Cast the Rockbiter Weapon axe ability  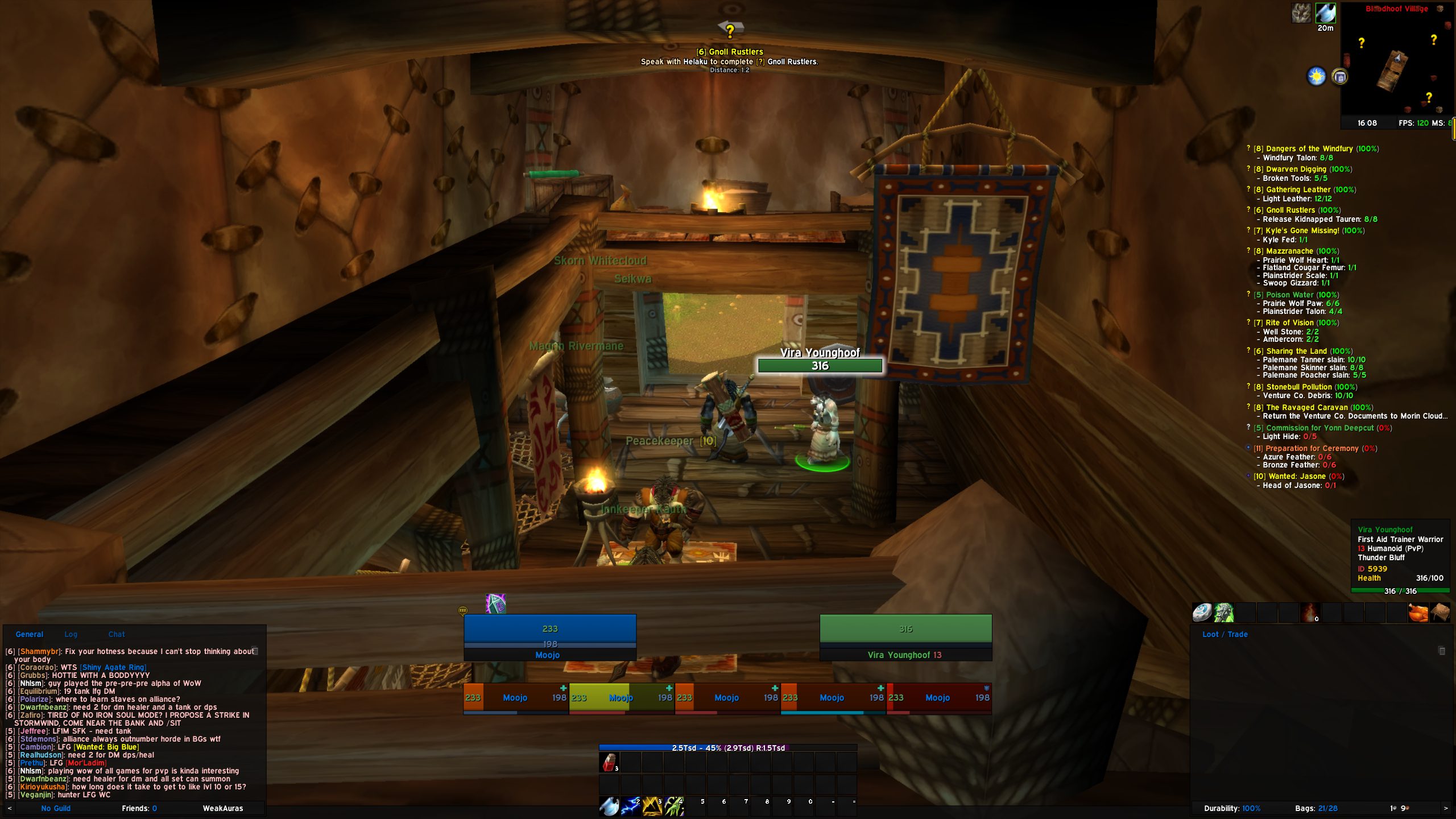[609, 806]
